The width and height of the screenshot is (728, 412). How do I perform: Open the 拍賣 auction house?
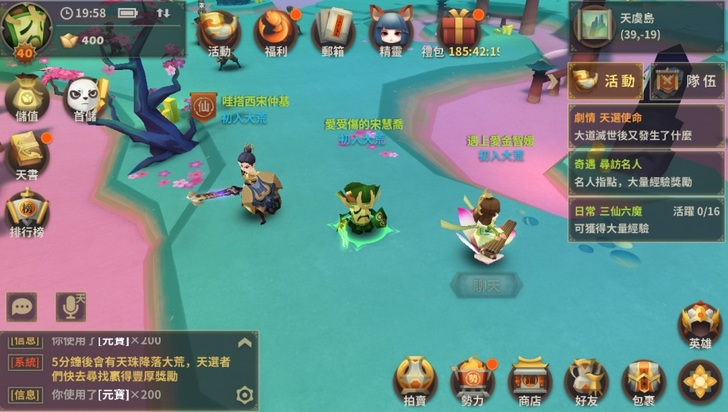pos(415,382)
